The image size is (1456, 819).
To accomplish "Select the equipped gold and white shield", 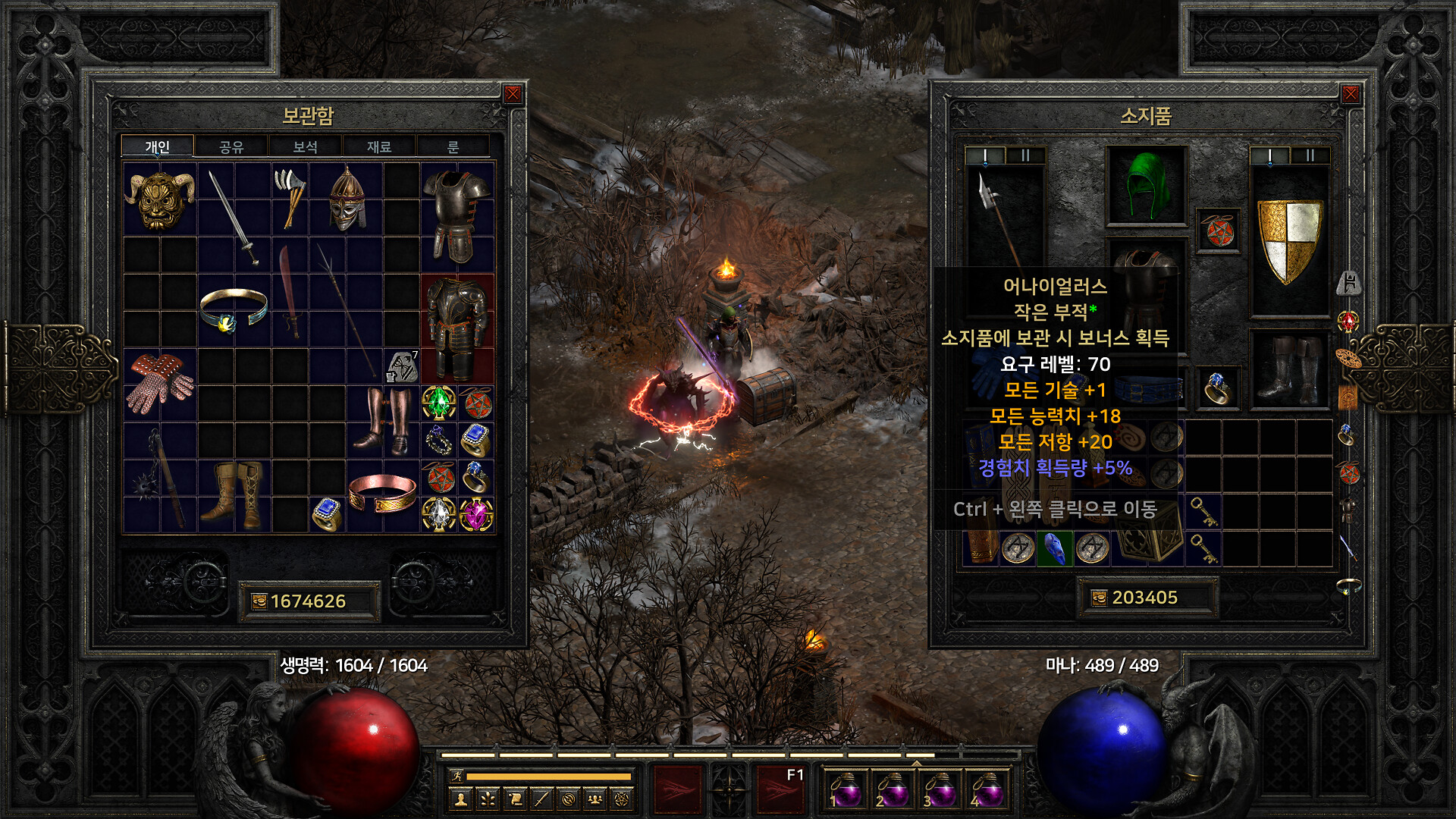I will (1289, 239).
